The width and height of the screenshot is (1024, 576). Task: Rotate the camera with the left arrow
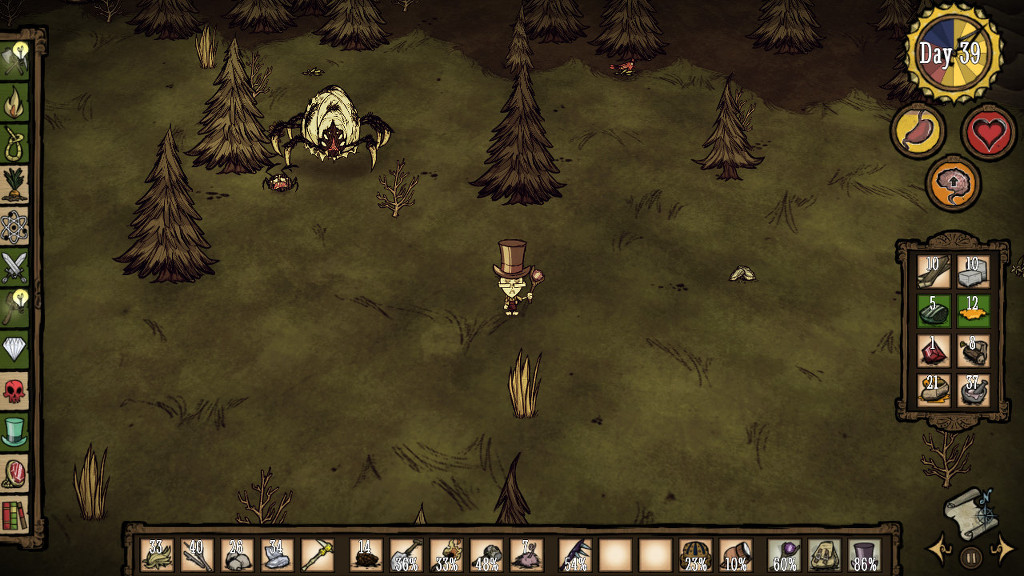(x=939, y=549)
